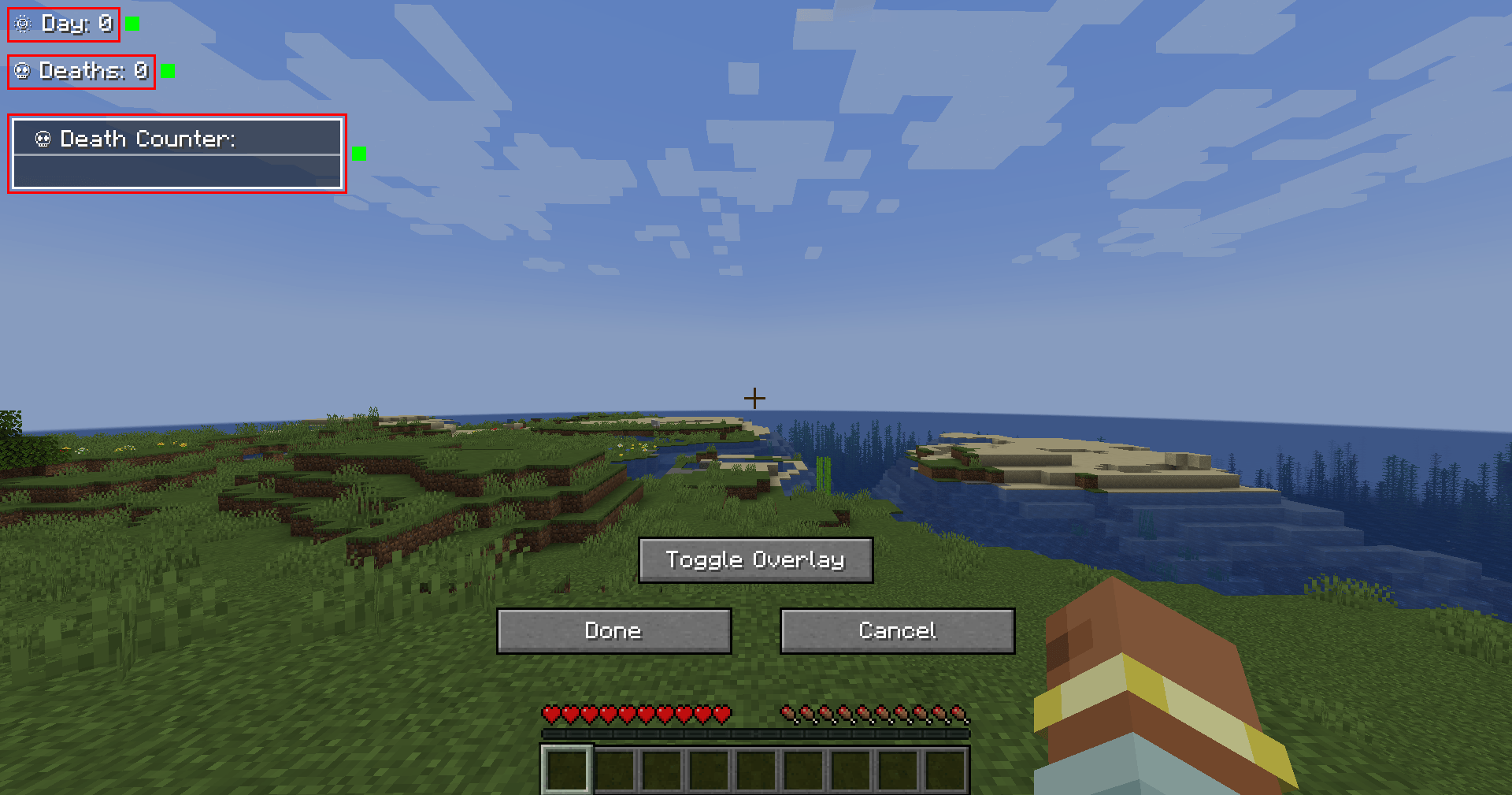Click the skull icon beside the Deaths counter

coord(23,72)
